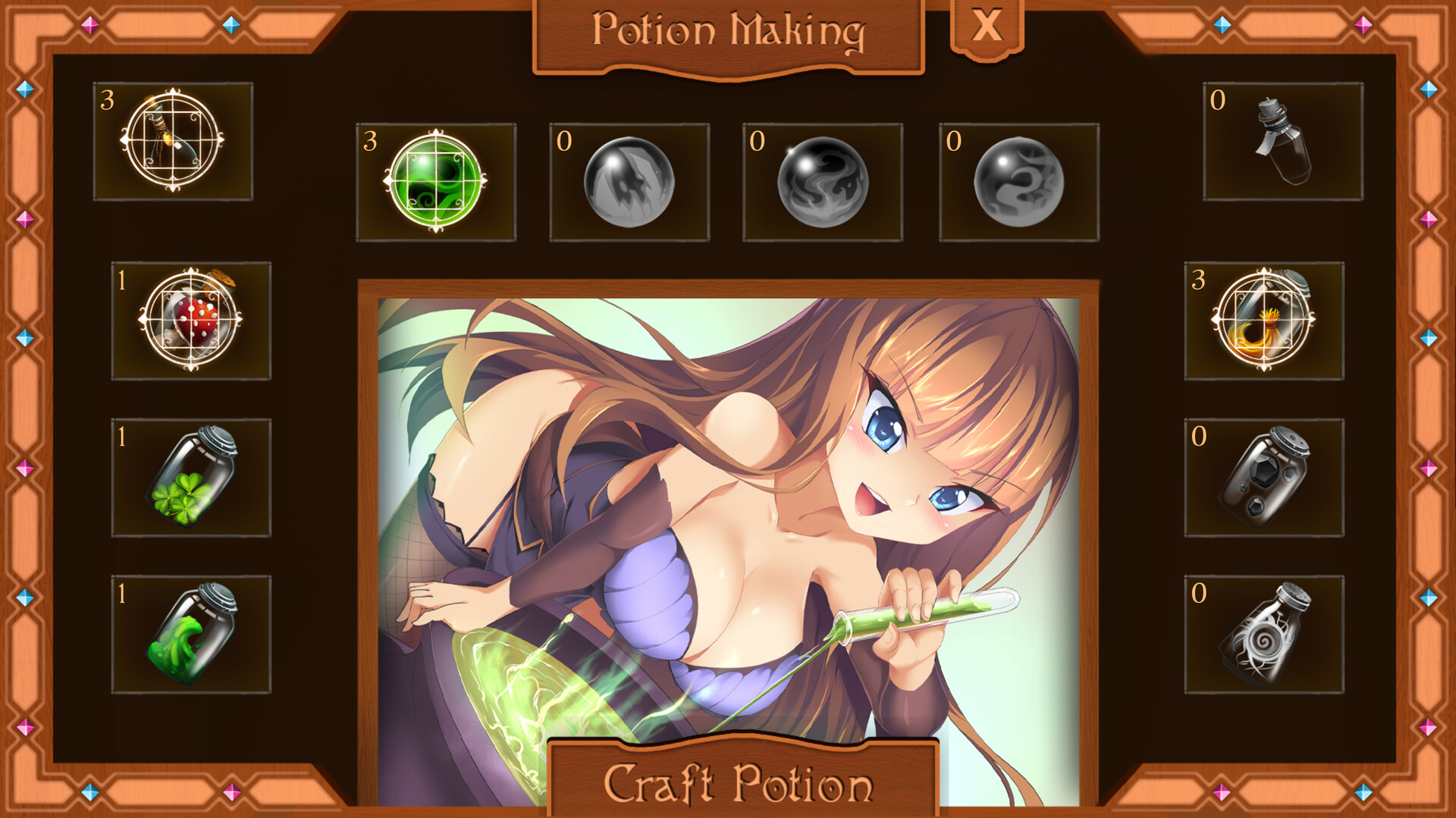1456x818 pixels.
Task: Select the second darkened swirl orb
Action: (824, 180)
